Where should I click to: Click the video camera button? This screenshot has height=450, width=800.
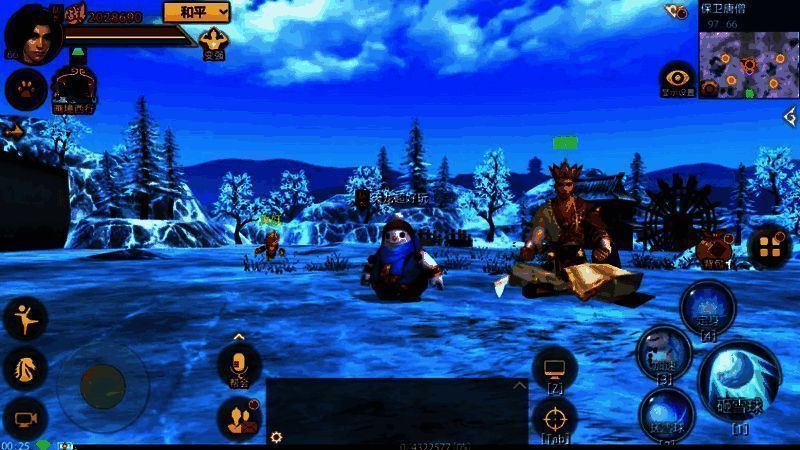click(x=25, y=417)
